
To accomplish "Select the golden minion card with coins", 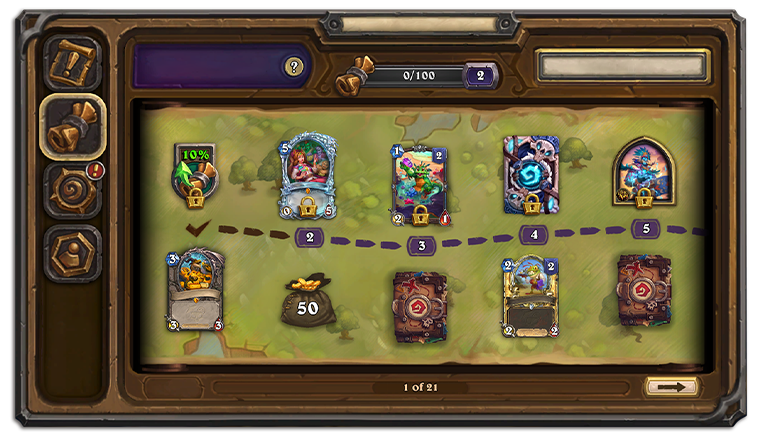I will pos(195,291).
